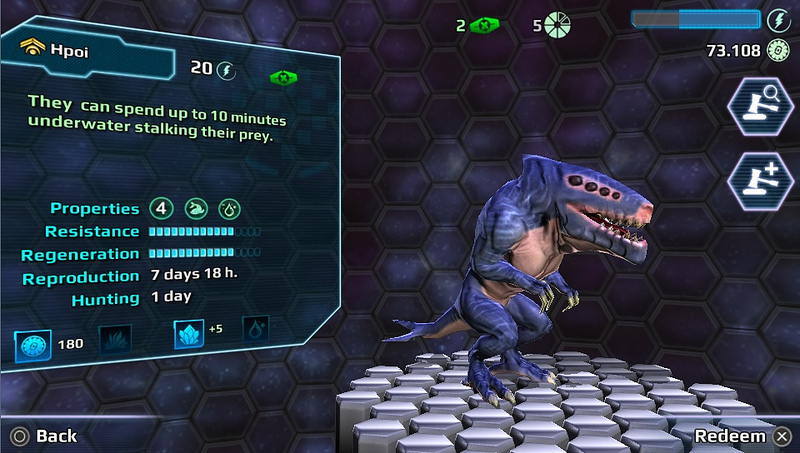800x453 pixels.
Task: Click the water drop property icon
Action: pos(229,209)
